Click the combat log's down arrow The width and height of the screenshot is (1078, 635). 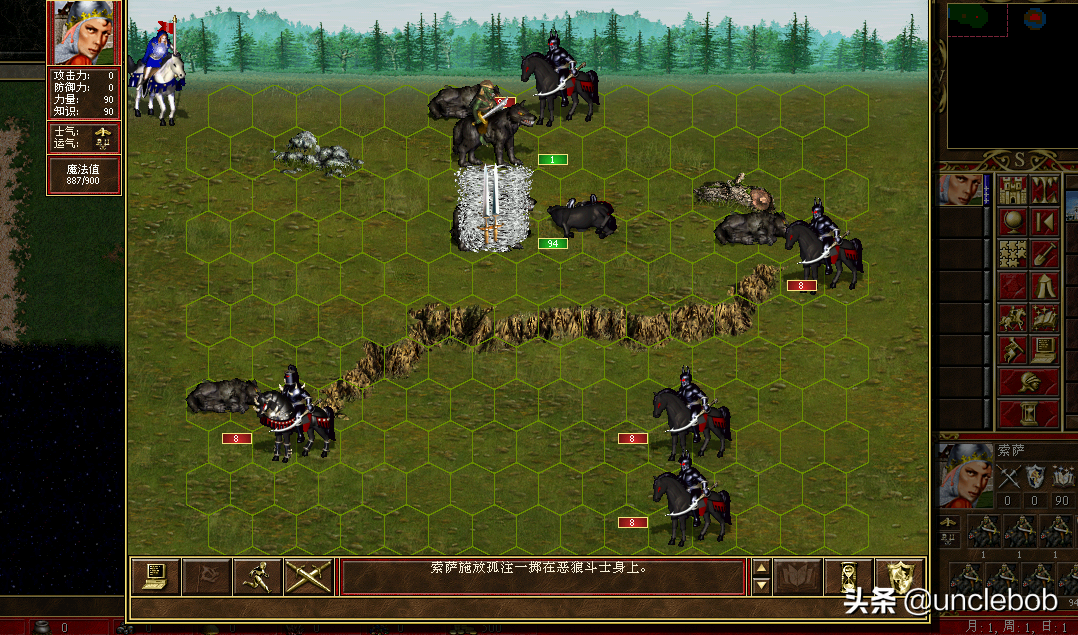pyautogui.click(x=760, y=586)
